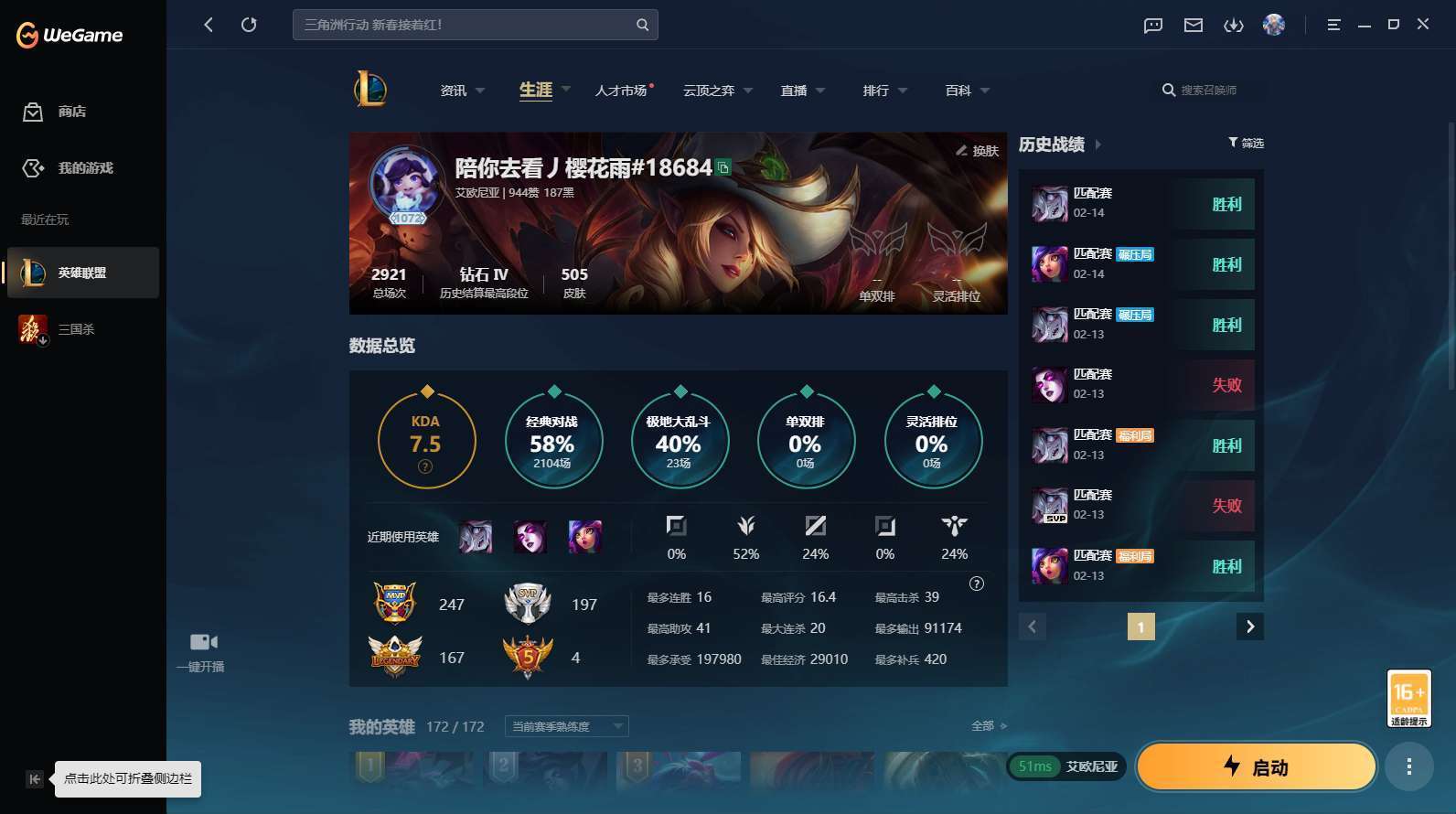Viewport: 1456px width, 814px height.
Task: Click the top search input field
Action: 457,25
